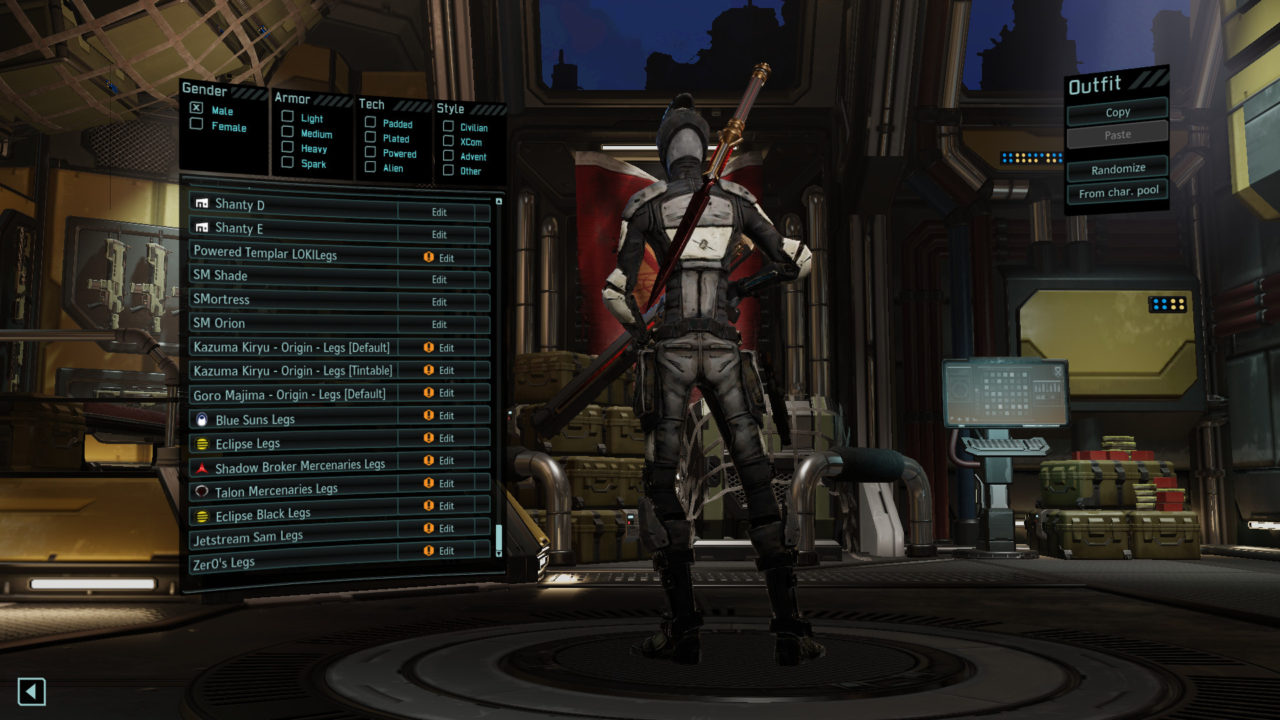Go back with the arrow button
Viewport: 1280px width, 720px height.
pyautogui.click(x=32, y=691)
